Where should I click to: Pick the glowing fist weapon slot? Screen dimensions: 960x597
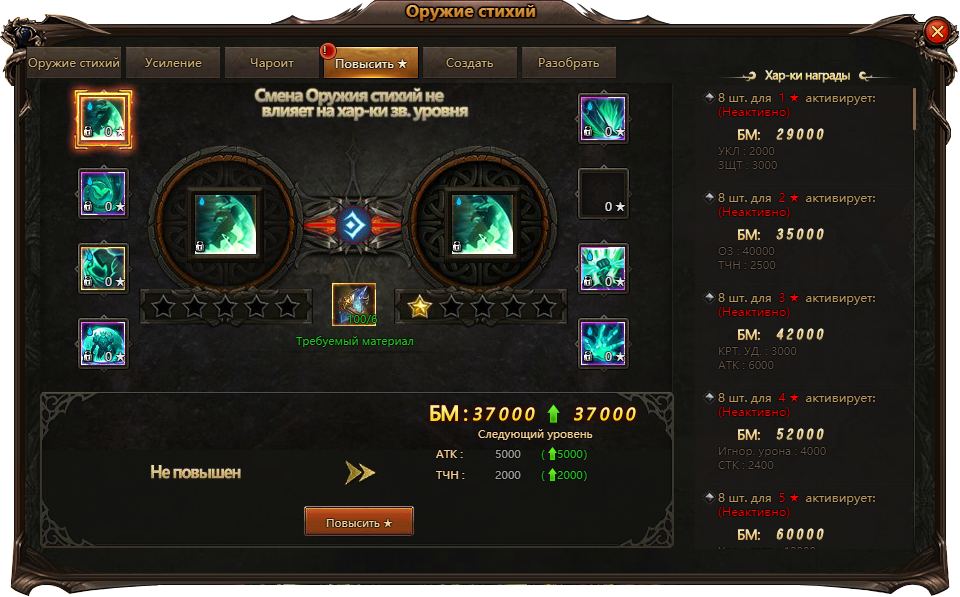[603, 269]
